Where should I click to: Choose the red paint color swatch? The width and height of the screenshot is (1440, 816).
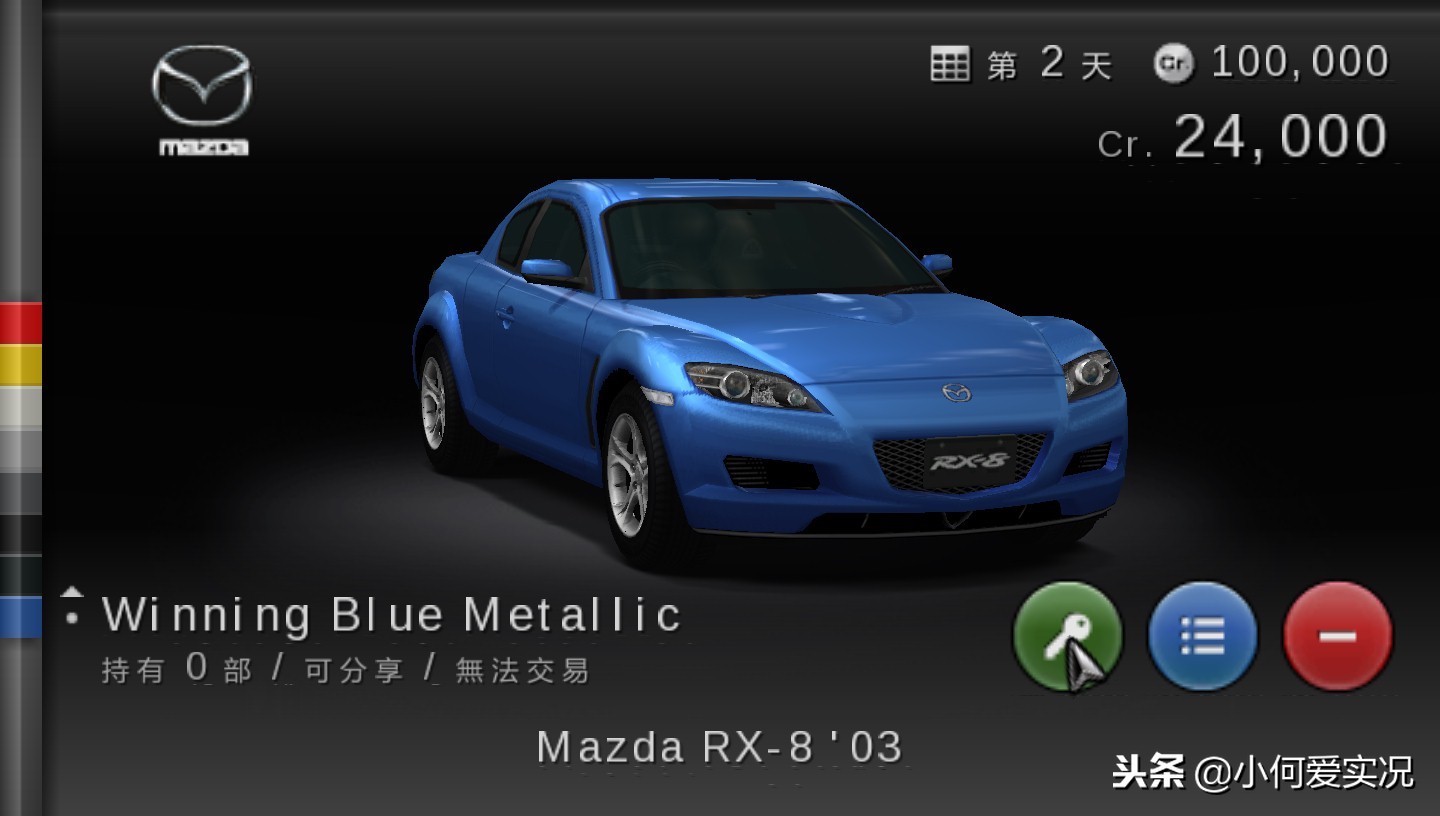(21, 323)
